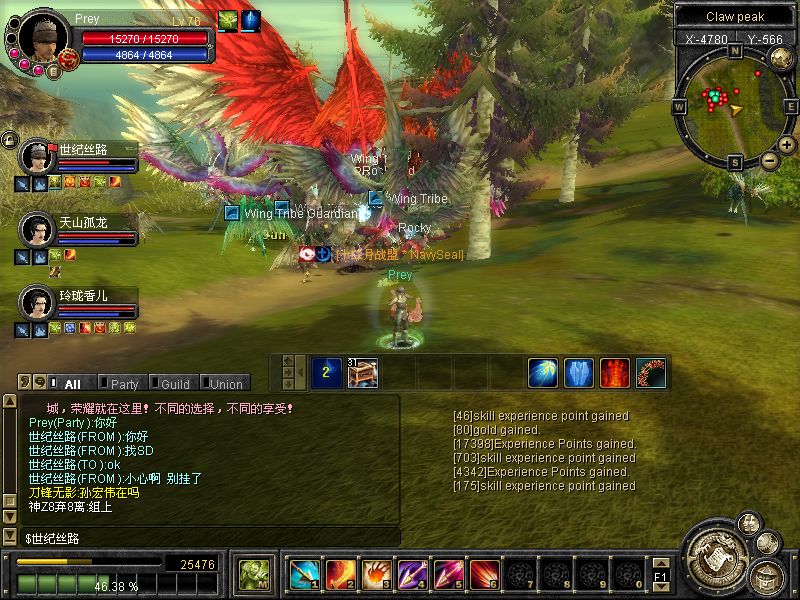Screen dimensions: 800x600
Task: Select the Union chat tab
Action: point(225,384)
